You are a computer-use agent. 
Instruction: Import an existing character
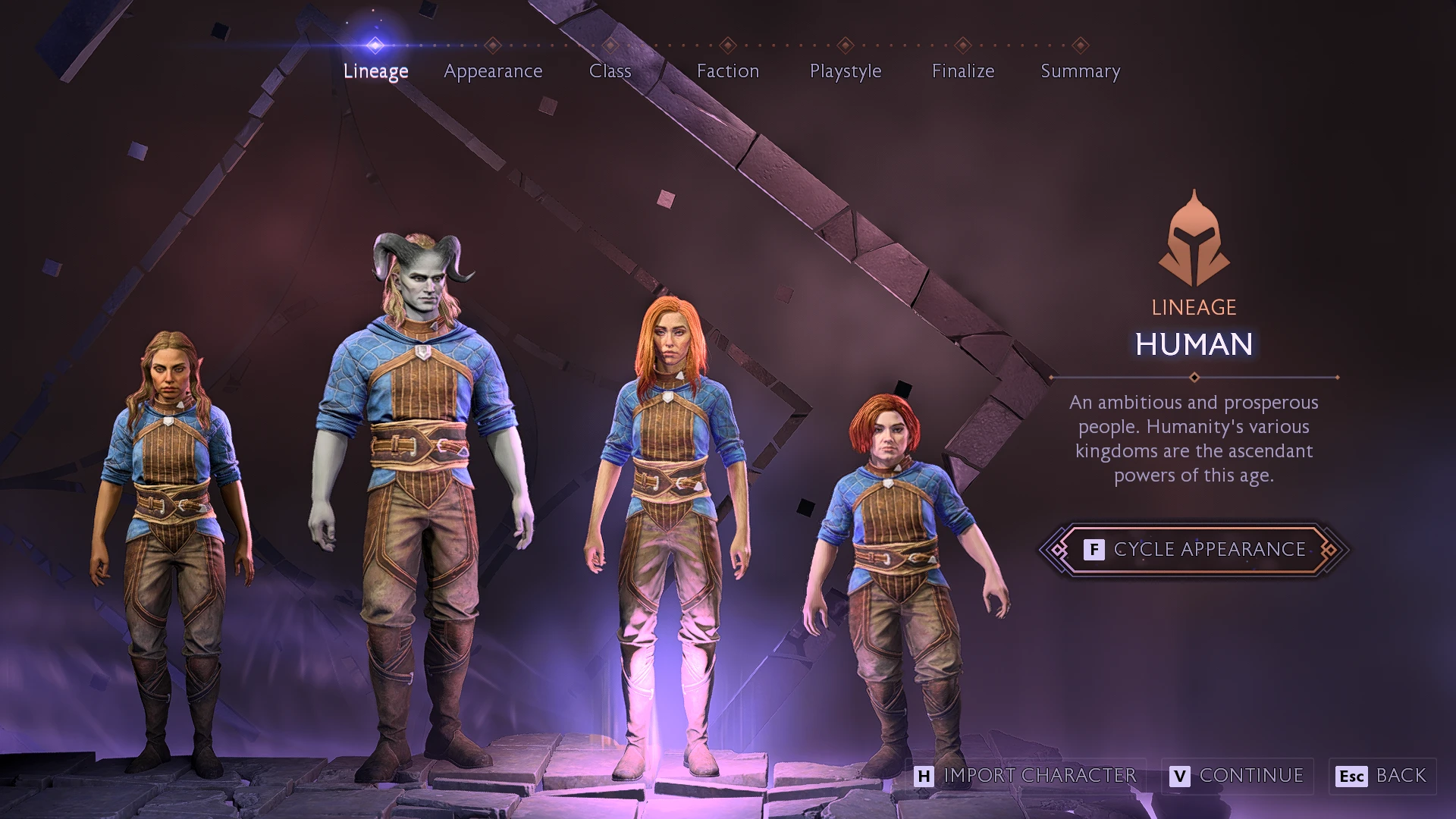pyautogui.click(x=1026, y=776)
